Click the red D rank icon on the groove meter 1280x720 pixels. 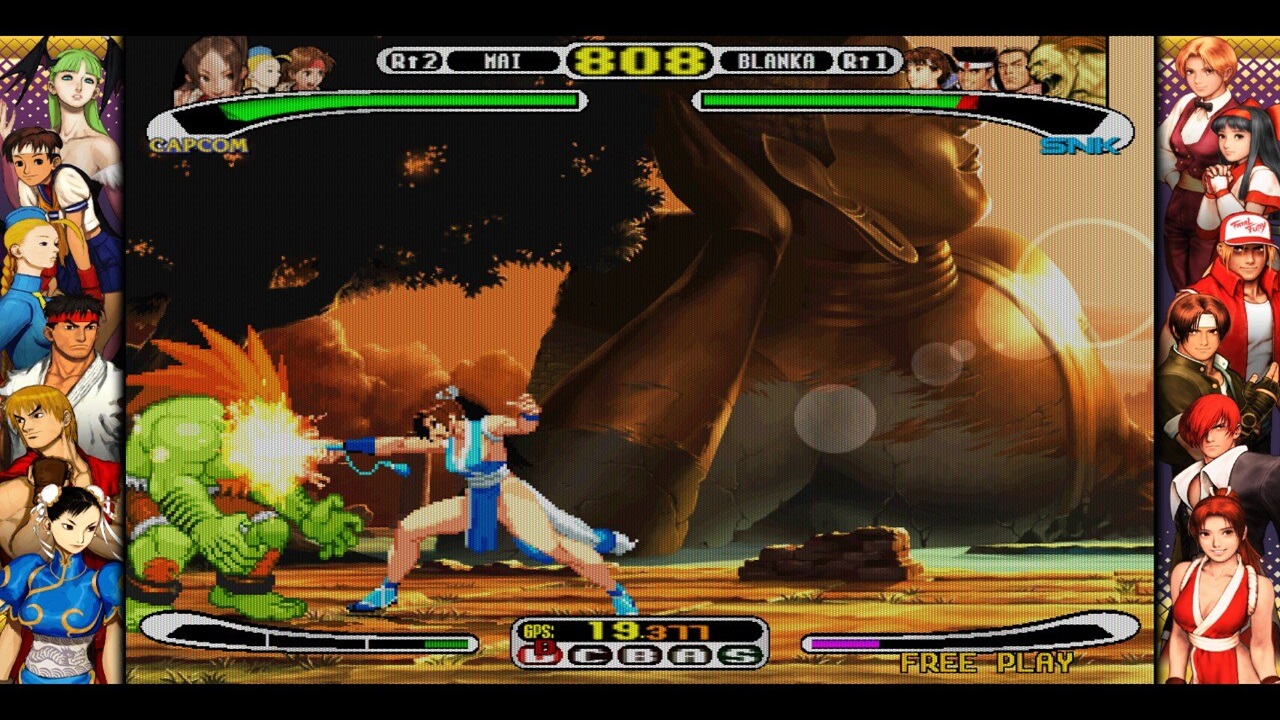pyautogui.click(x=538, y=653)
